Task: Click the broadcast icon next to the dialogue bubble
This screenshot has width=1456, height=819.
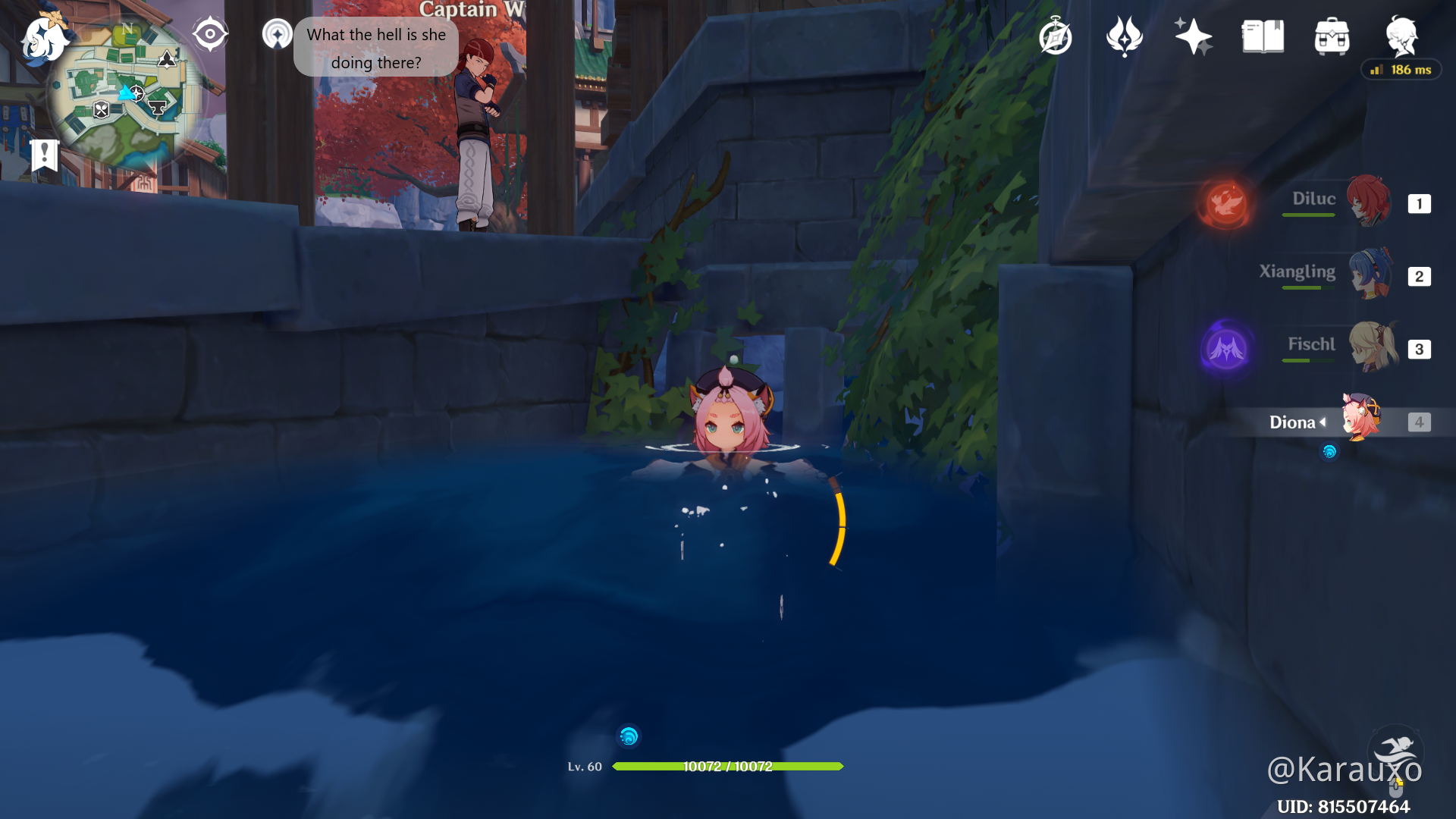Action: (x=277, y=34)
